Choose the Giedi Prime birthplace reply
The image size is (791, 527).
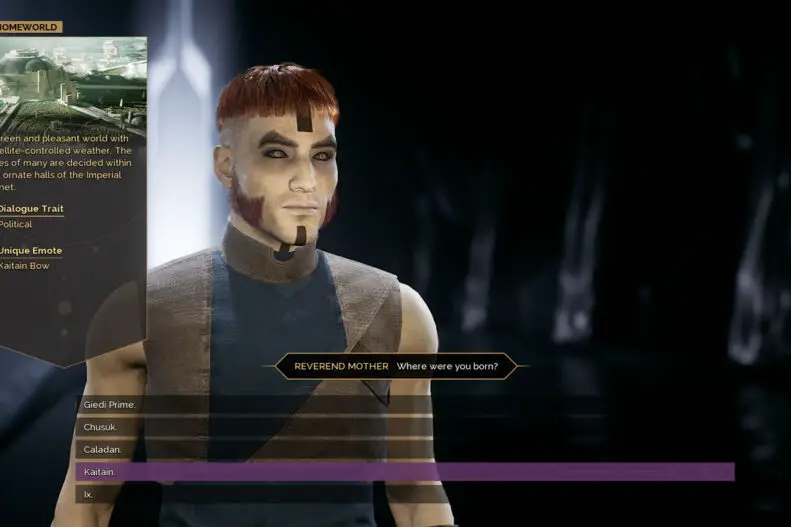pyautogui.click(x=110, y=405)
